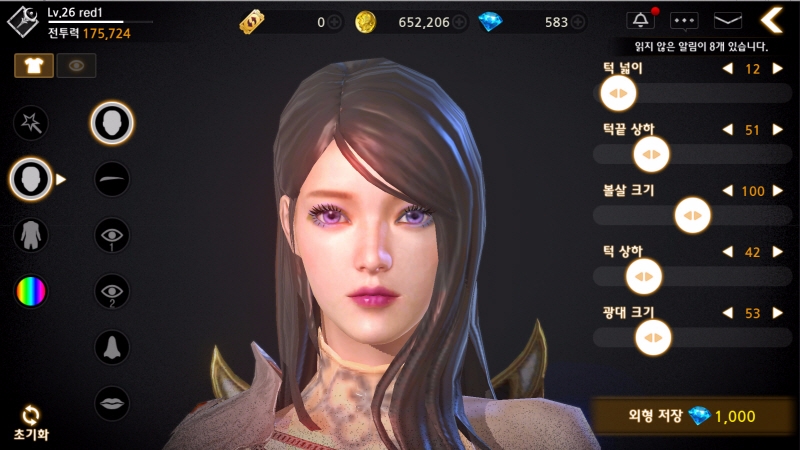Add more gold coins
The width and height of the screenshot is (800, 450).
click(x=459, y=22)
